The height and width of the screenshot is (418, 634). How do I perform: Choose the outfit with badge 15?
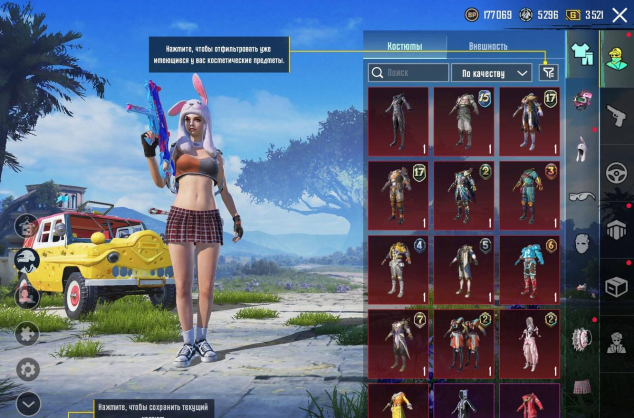(x=464, y=121)
